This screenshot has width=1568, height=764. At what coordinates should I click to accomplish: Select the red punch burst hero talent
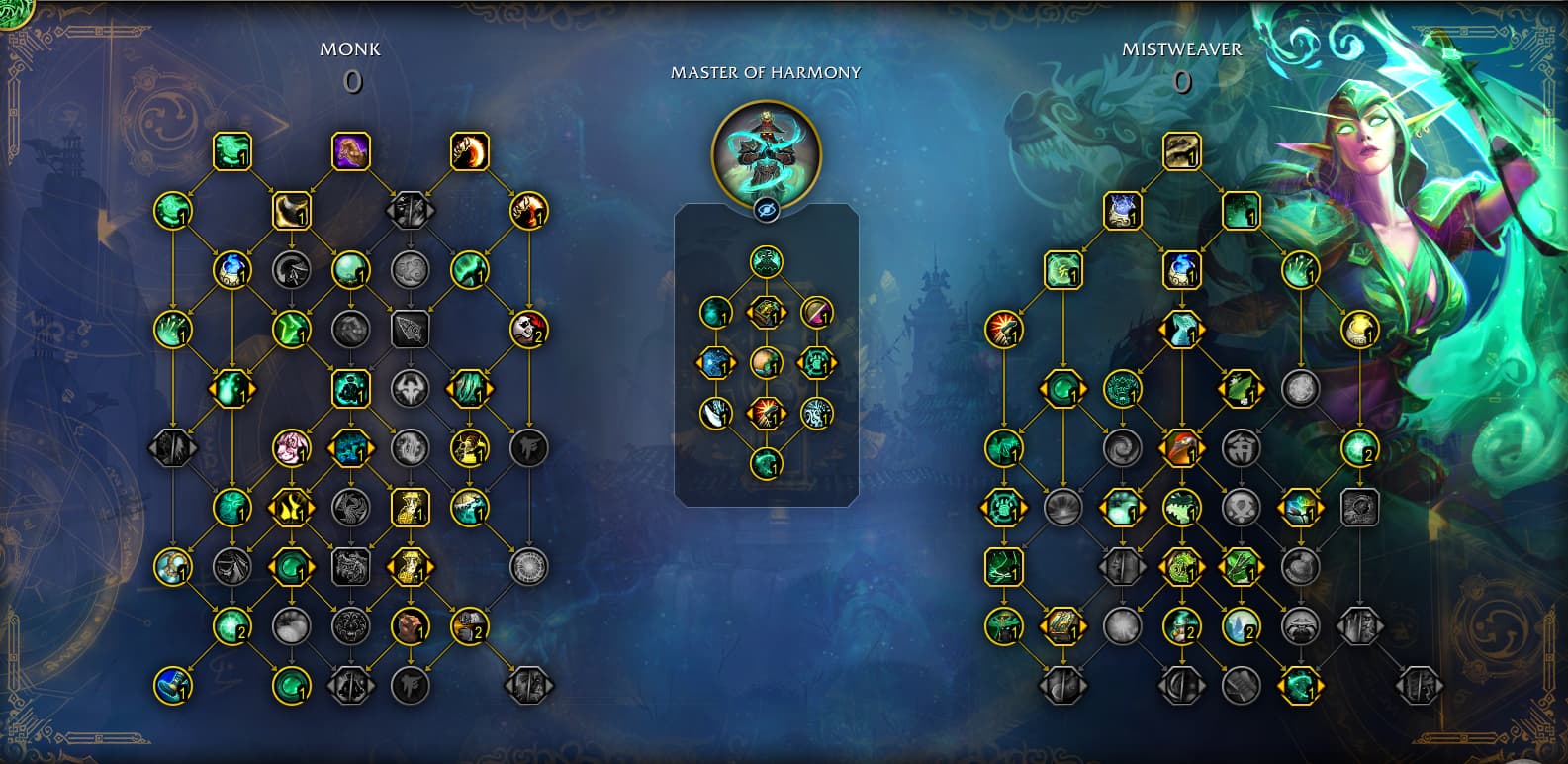(766, 413)
